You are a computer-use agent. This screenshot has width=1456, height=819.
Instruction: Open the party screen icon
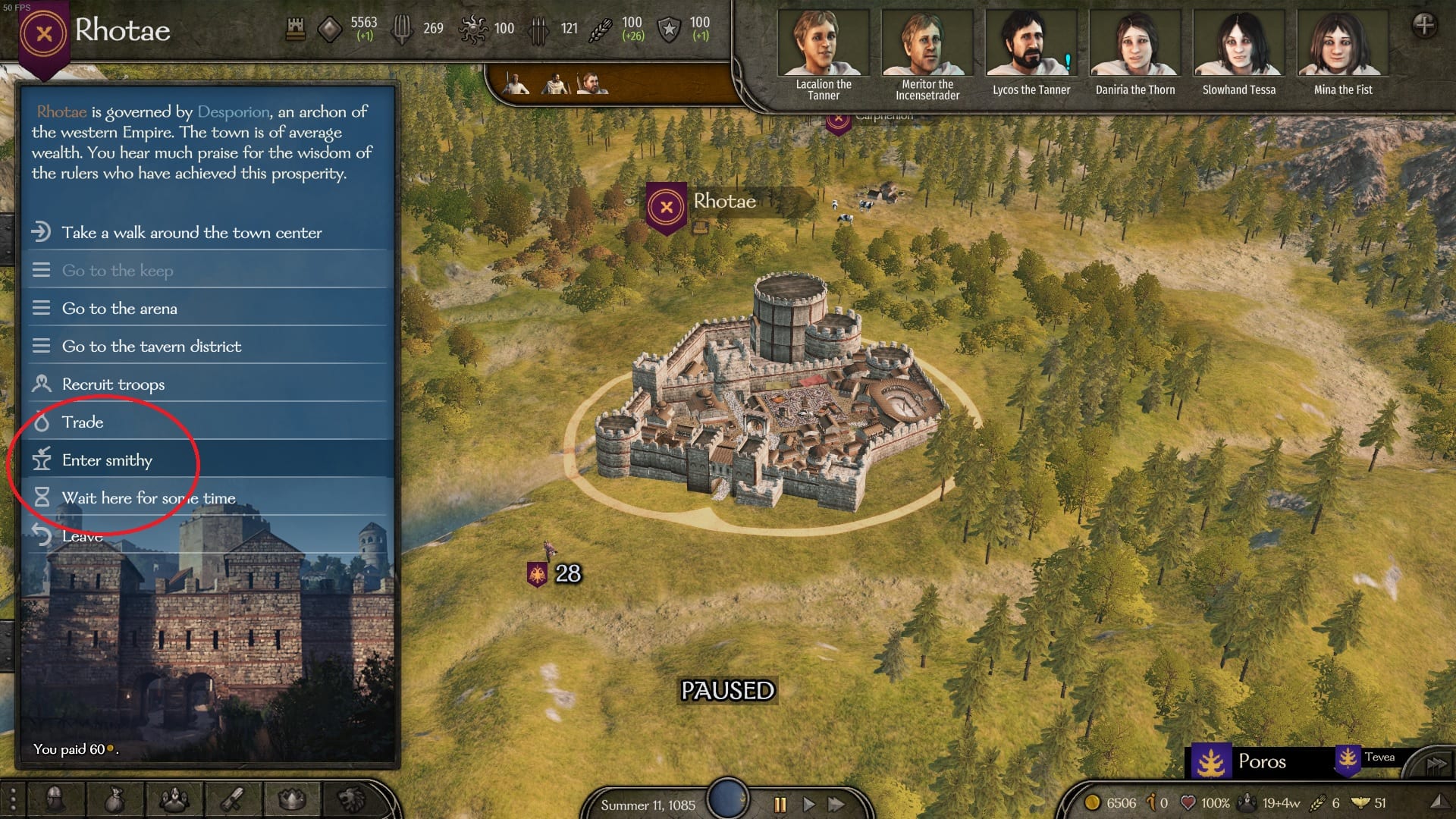[x=174, y=799]
